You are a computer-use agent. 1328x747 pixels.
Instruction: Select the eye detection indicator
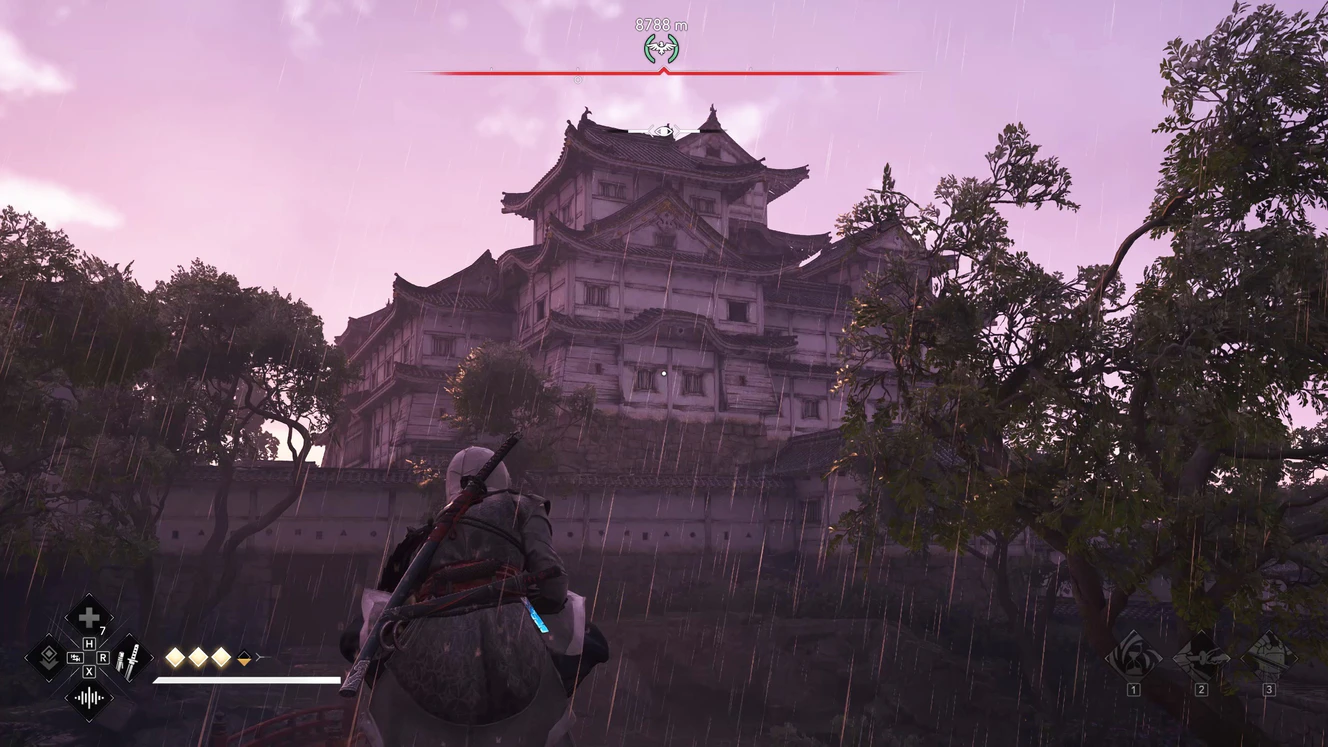click(663, 131)
